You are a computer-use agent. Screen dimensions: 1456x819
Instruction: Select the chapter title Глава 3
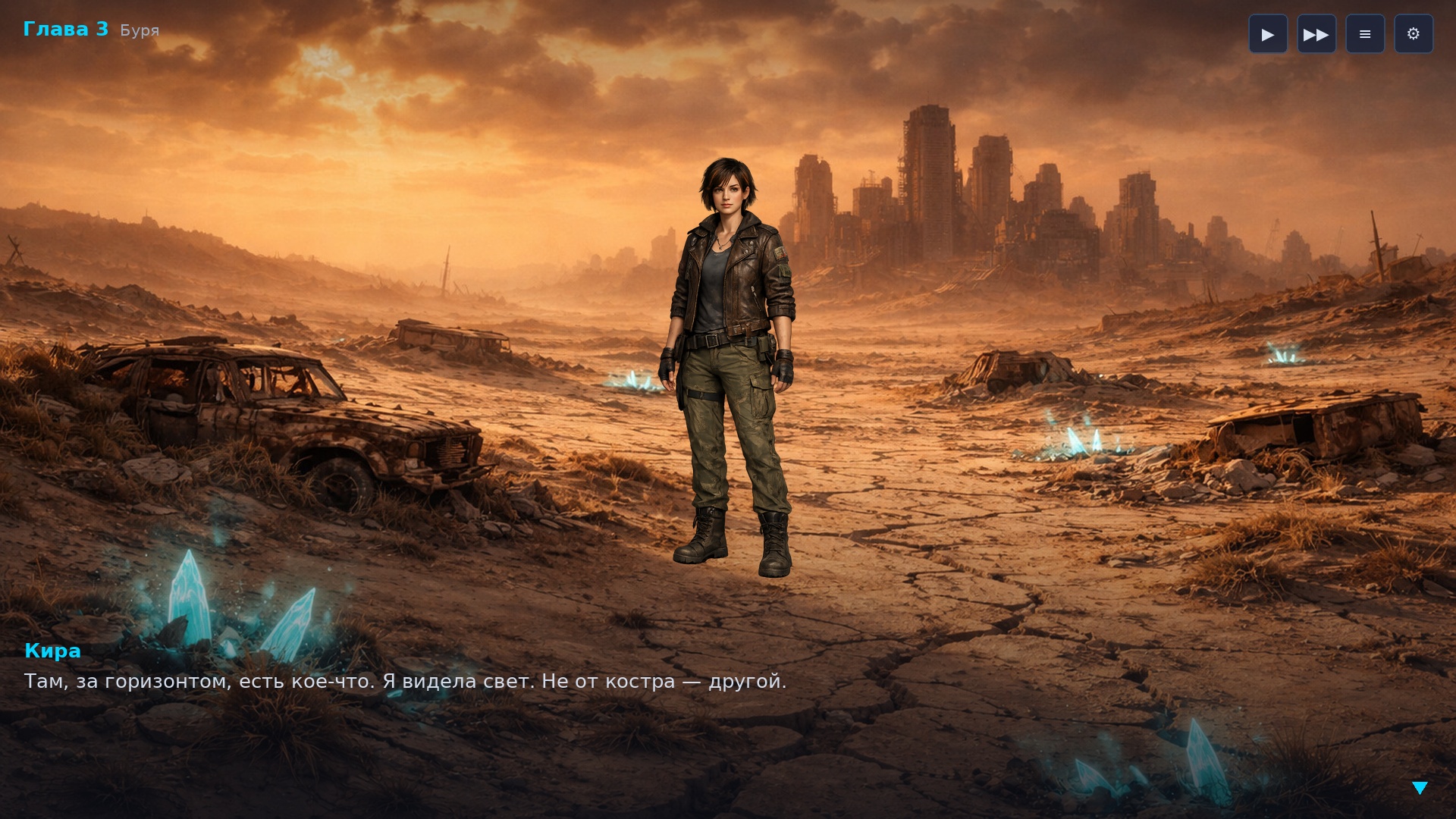click(x=67, y=30)
